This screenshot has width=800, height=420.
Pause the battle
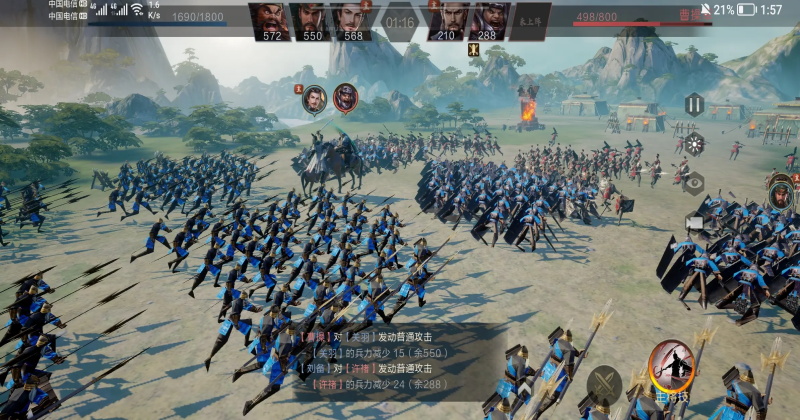pos(694,103)
